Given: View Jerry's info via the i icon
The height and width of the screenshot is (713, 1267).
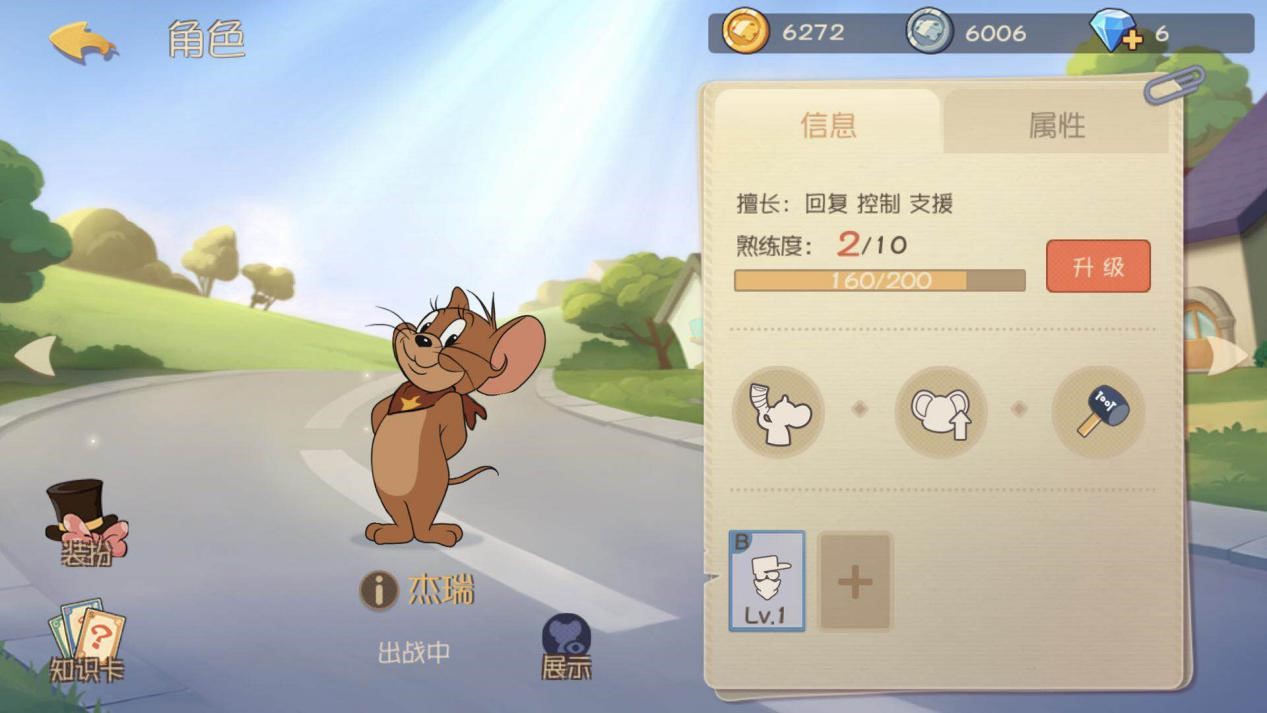Looking at the screenshot, I should (x=379, y=591).
